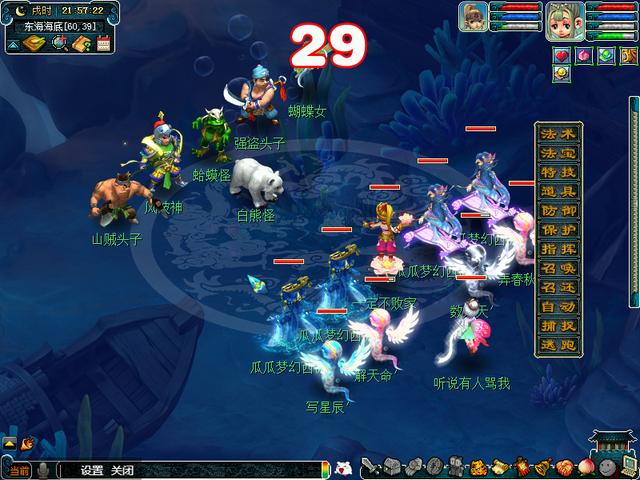Select the 特技 special skill command
Image resolution: width=640 pixels, height=480 pixels.
(x=559, y=172)
